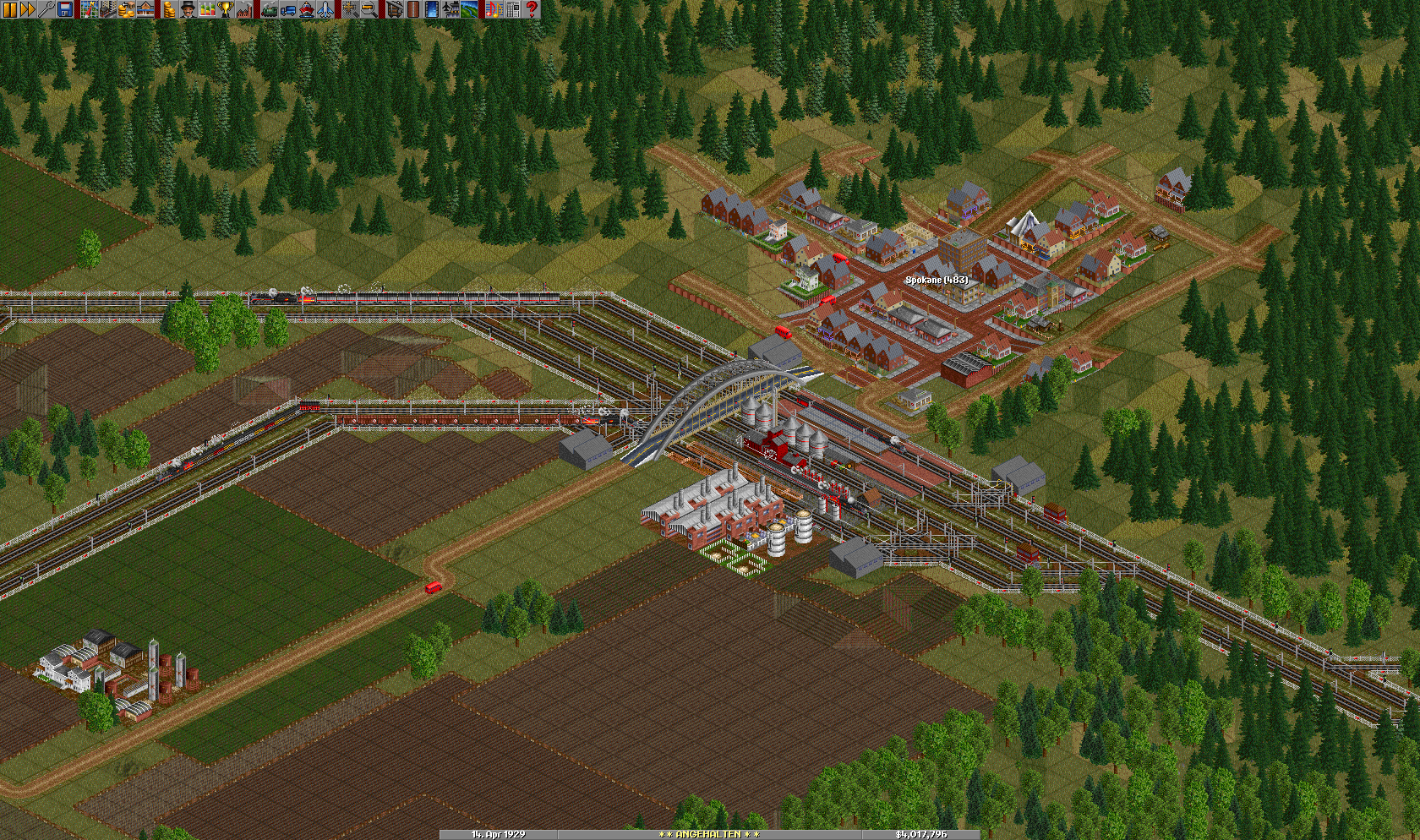Open the town directory
Screen dimensions: 1420x840
point(108,9)
